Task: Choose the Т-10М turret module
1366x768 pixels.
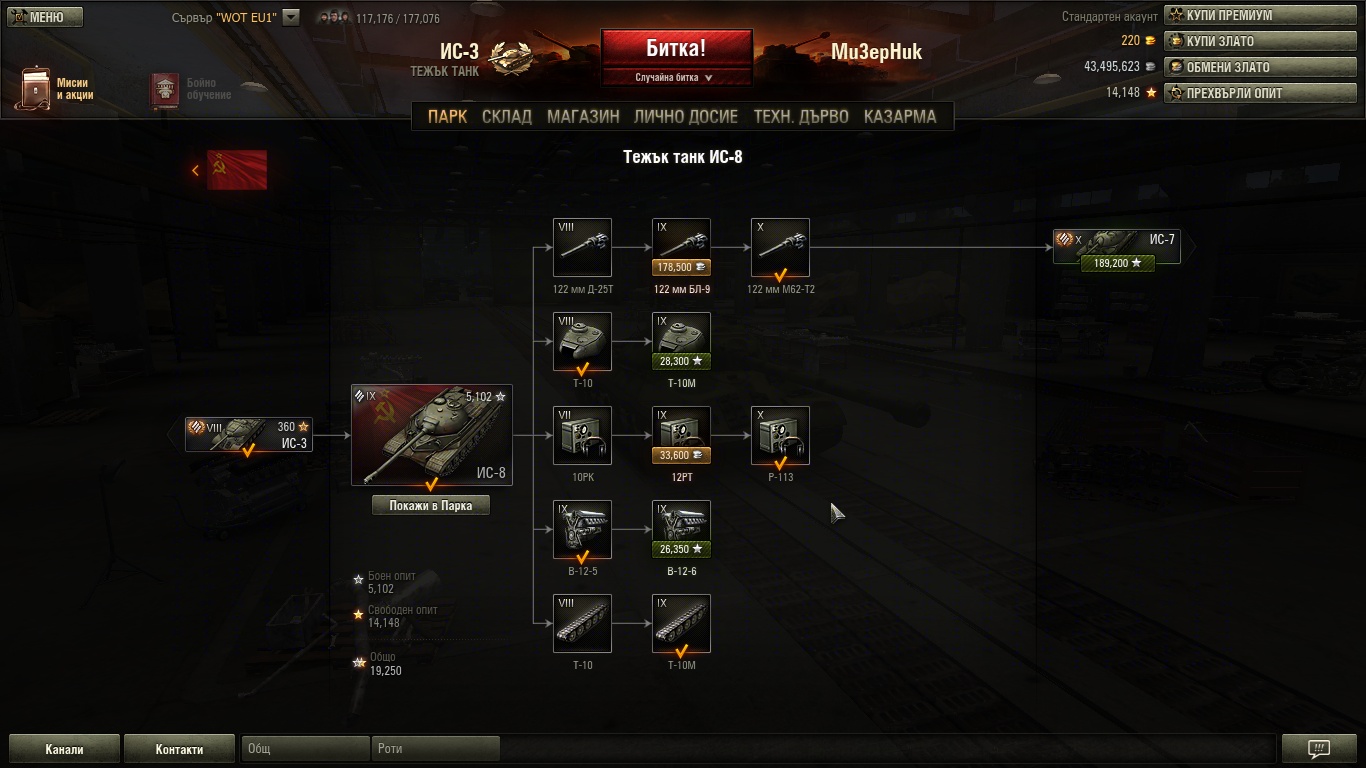Action: pyautogui.click(x=681, y=341)
